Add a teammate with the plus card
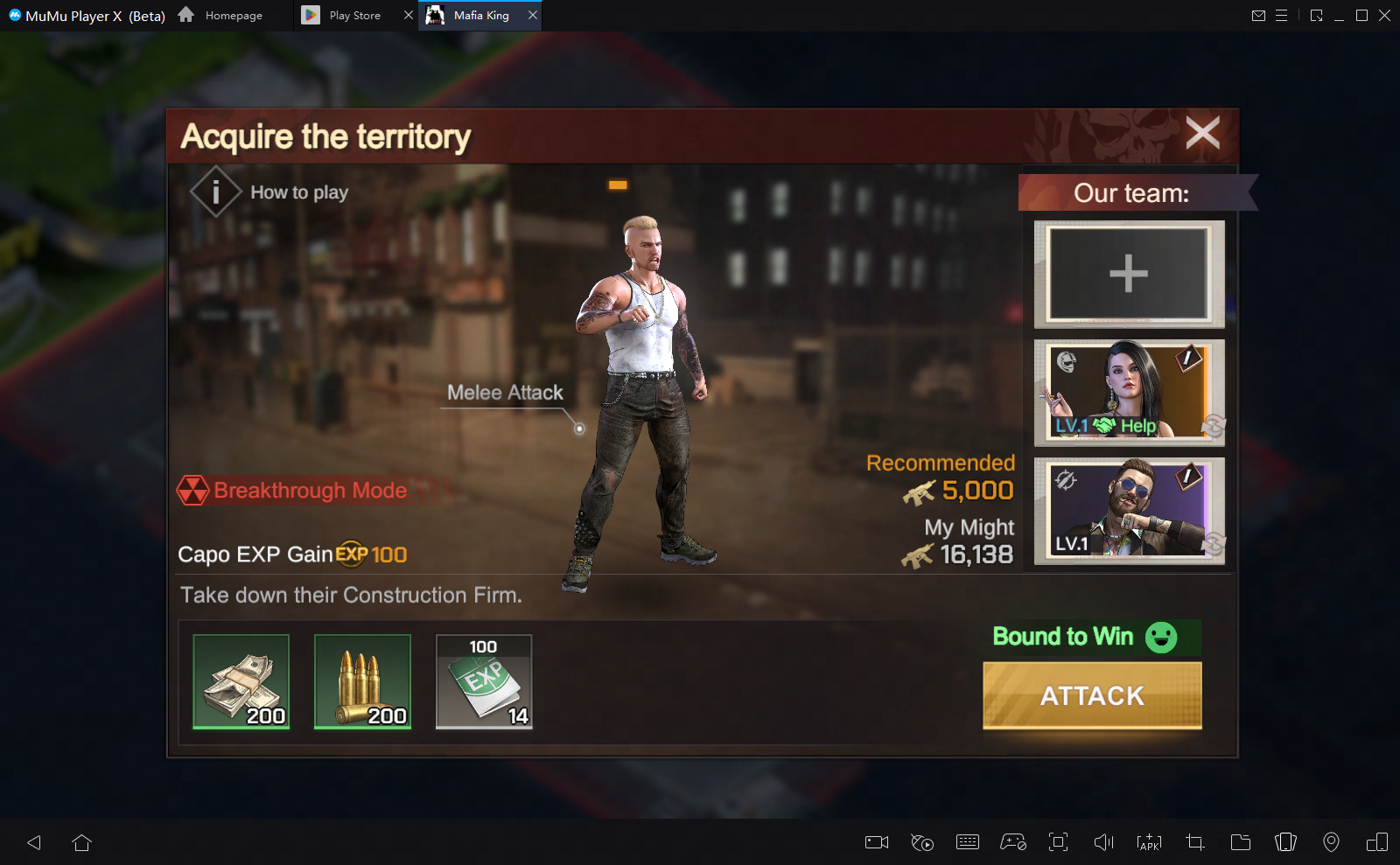Image resolution: width=1400 pixels, height=865 pixels. pos(1128,274)
